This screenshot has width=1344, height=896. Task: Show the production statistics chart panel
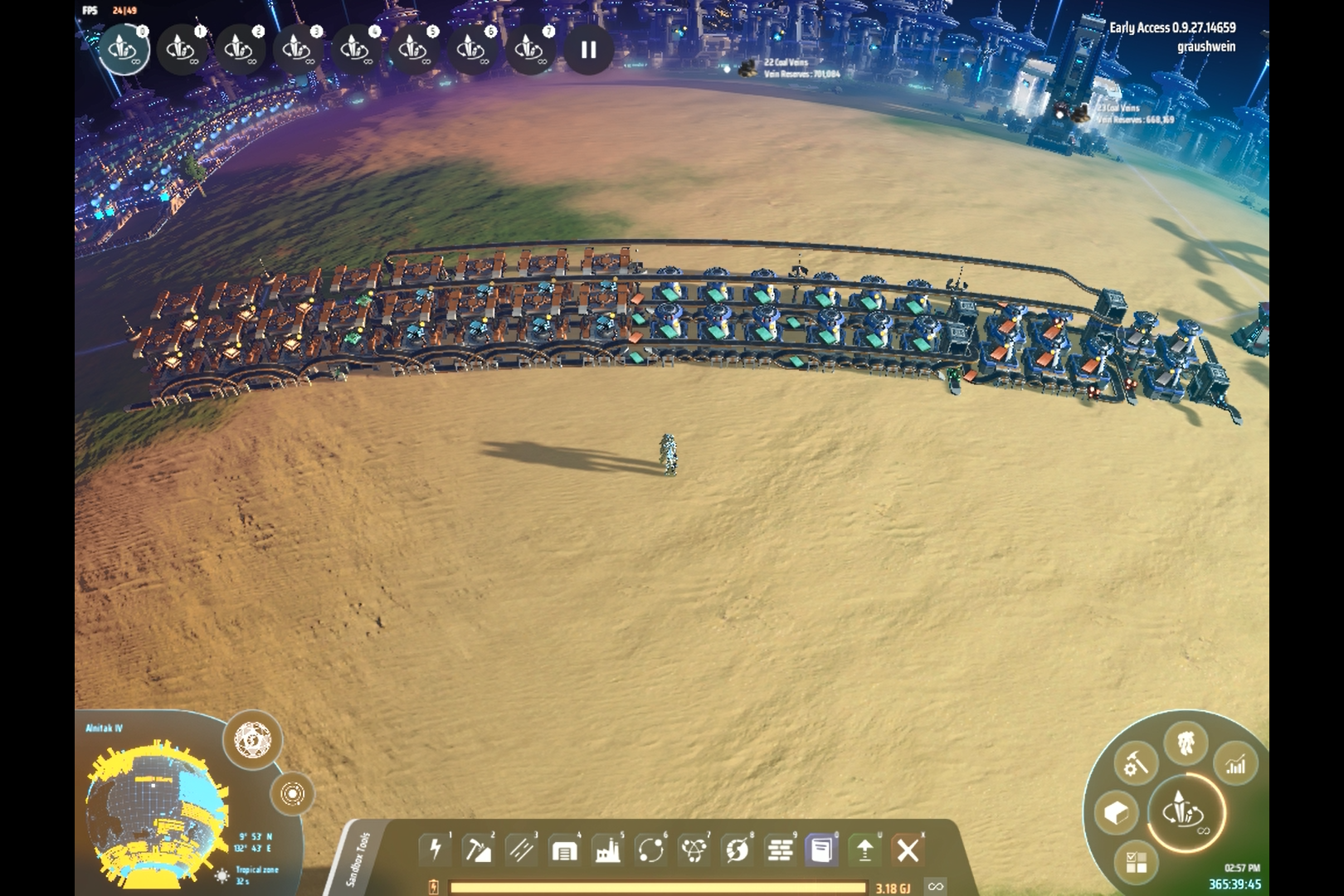pyautogui.click(x=1235, y=764)
